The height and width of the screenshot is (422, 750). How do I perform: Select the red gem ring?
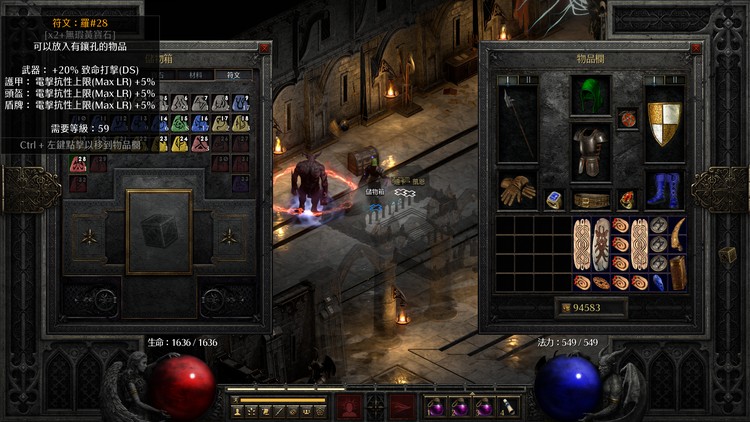pos(627,200)
